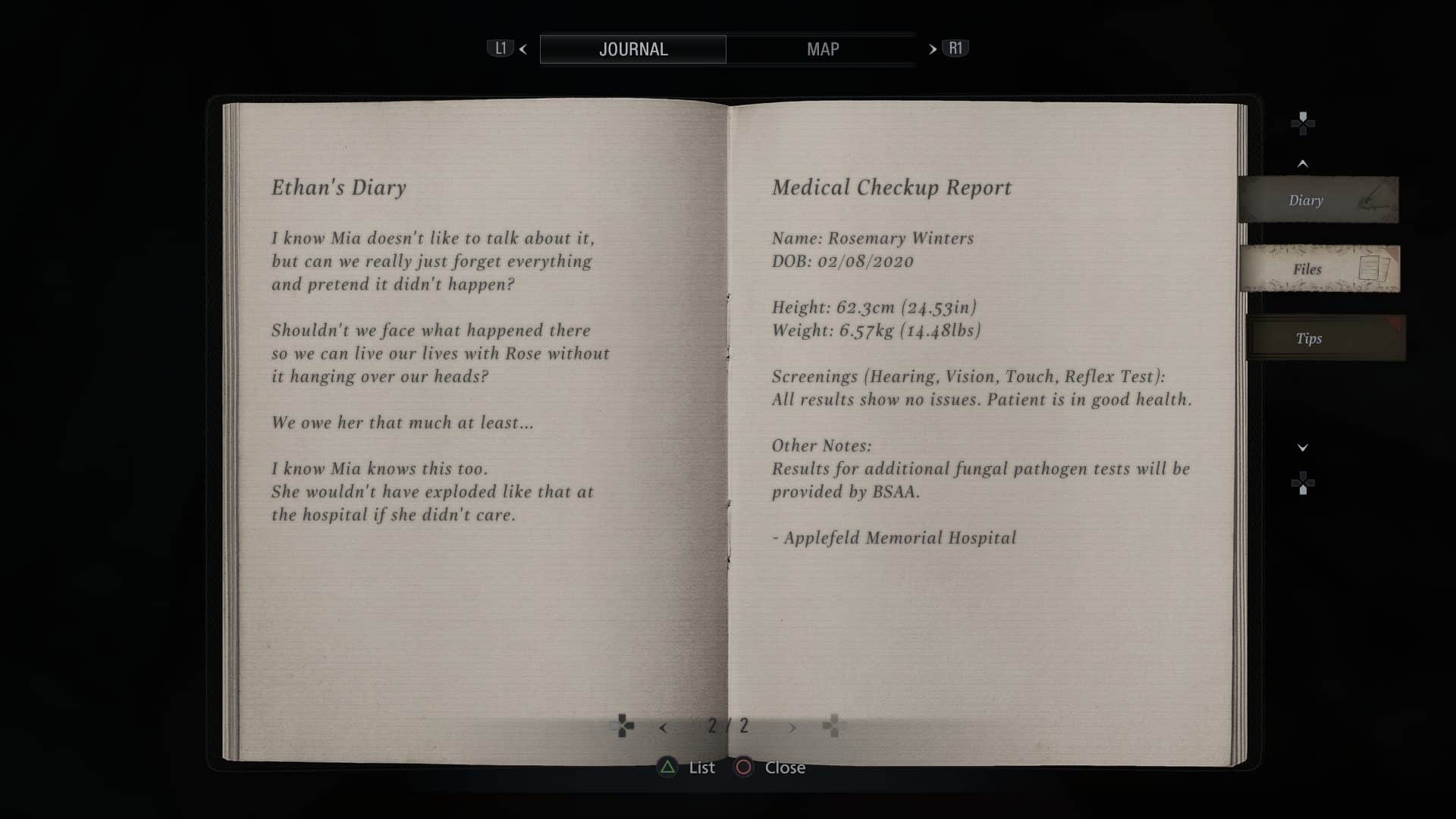Switch to the MAP tab
The width and height of the screenshot is (1456, 819).
822,49
